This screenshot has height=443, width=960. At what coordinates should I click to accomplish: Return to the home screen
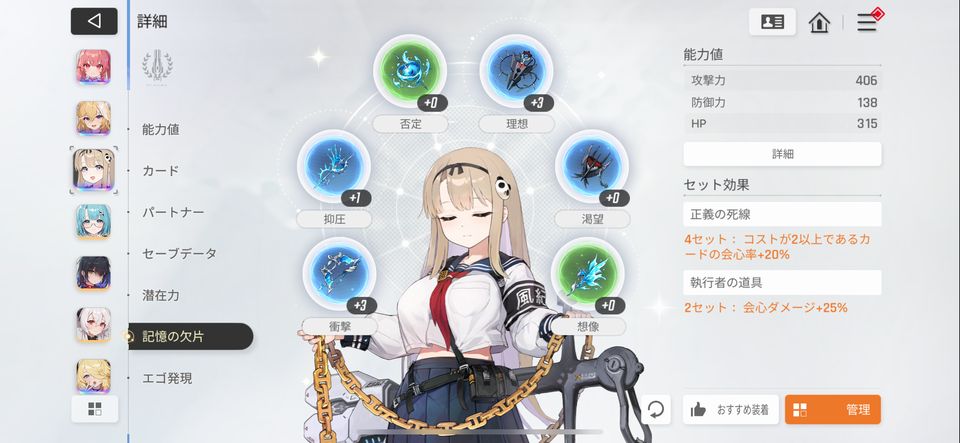click(x=820, y=22)
